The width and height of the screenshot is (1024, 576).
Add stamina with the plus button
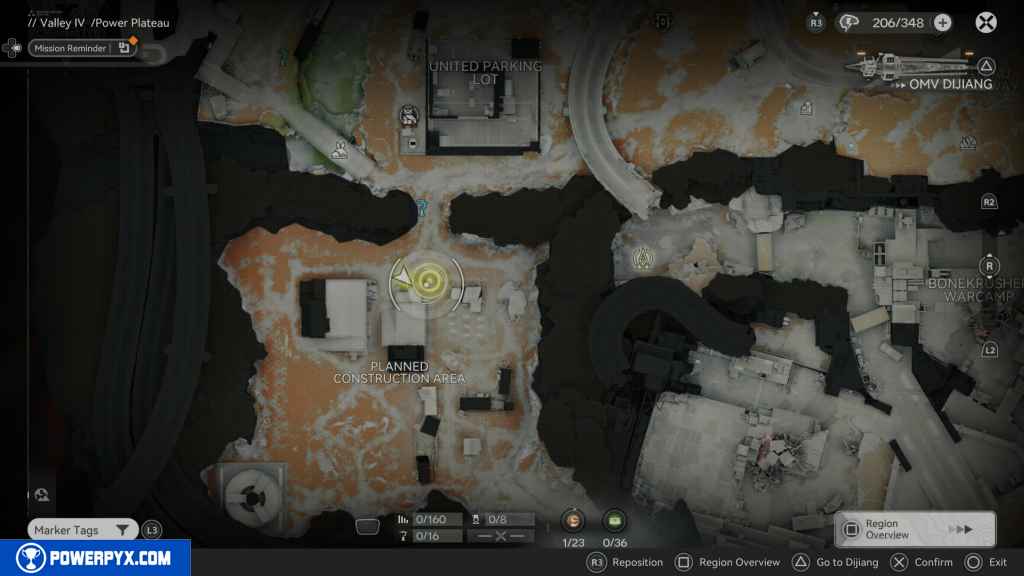tap(942, 22)
